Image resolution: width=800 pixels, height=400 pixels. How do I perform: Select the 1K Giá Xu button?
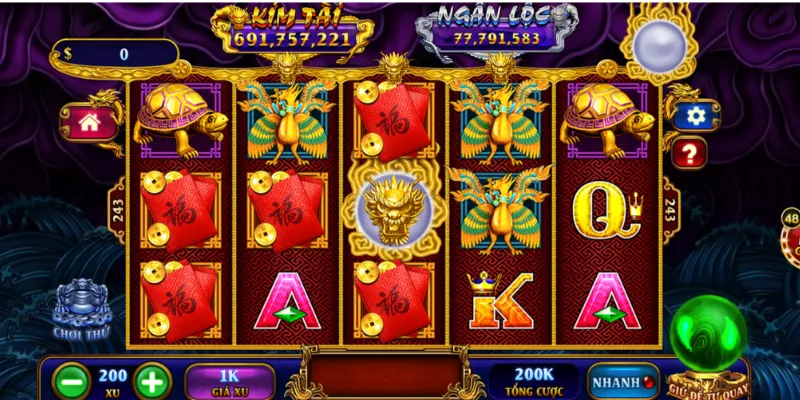click(229, 381)
